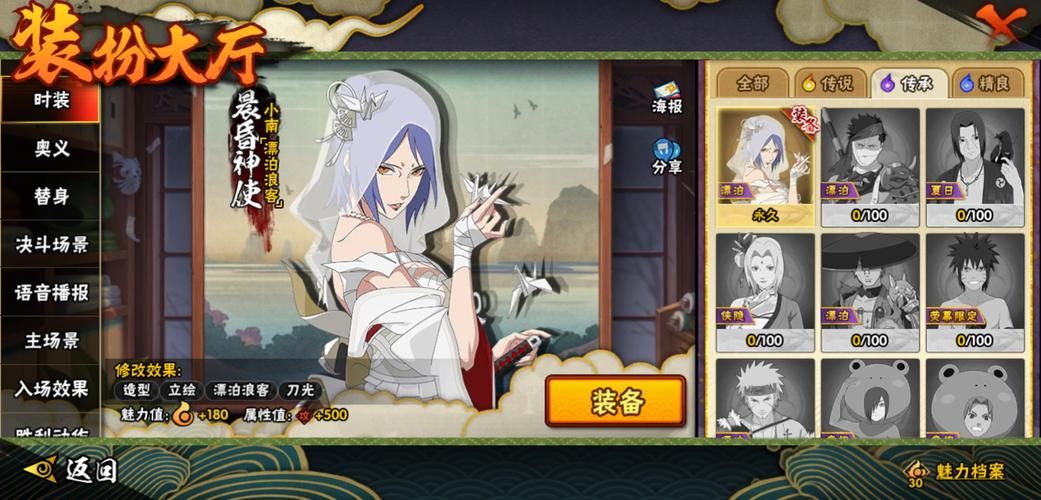This screenshot has width=1041, height=500.
Task: Select the 主场景 menu entry
Action: [x=51, y=340]
